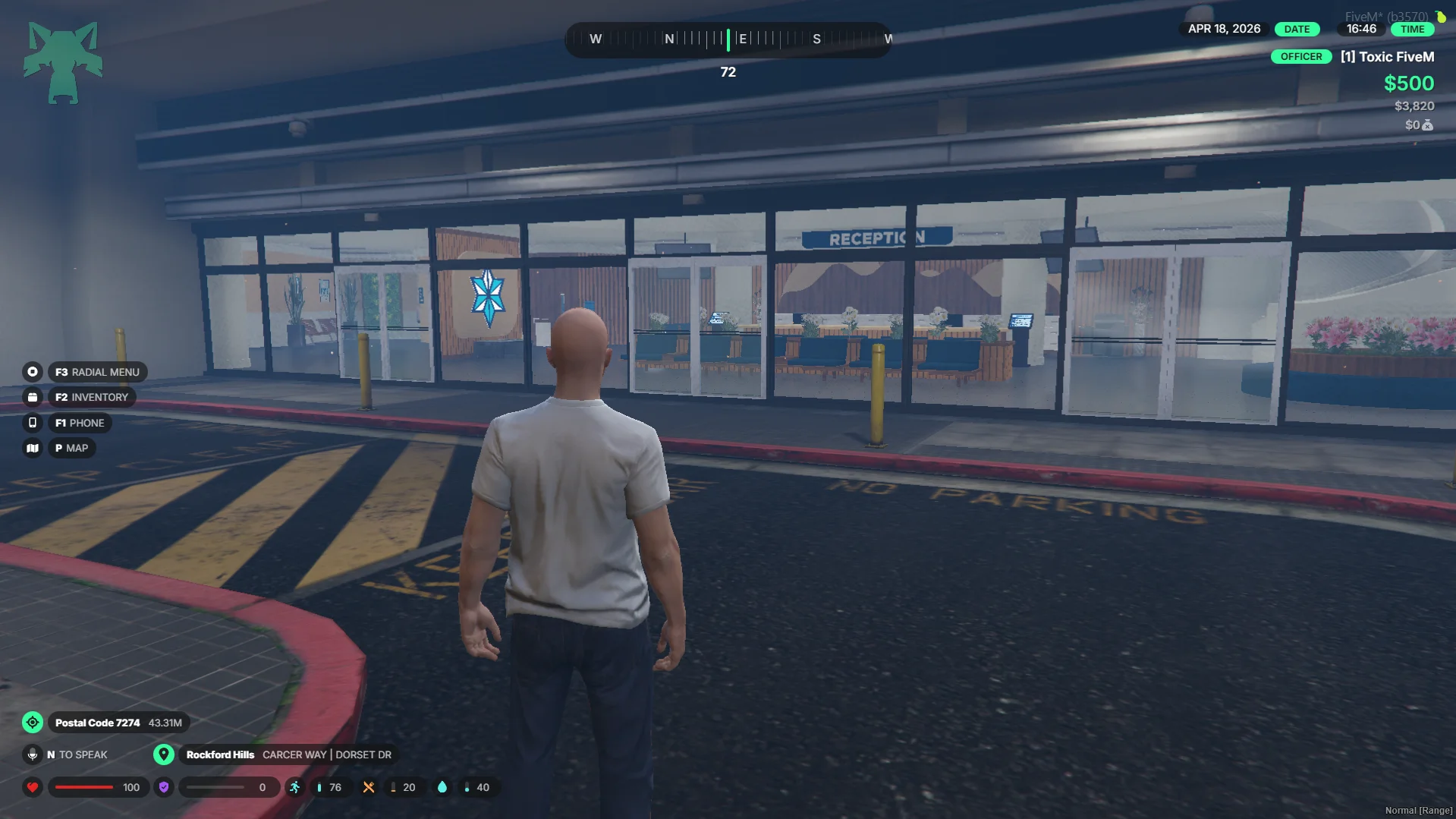Viewport: 1456px width, 819px height.
Task: Click the compass heading bar
Action: click(x=728, y=39)
